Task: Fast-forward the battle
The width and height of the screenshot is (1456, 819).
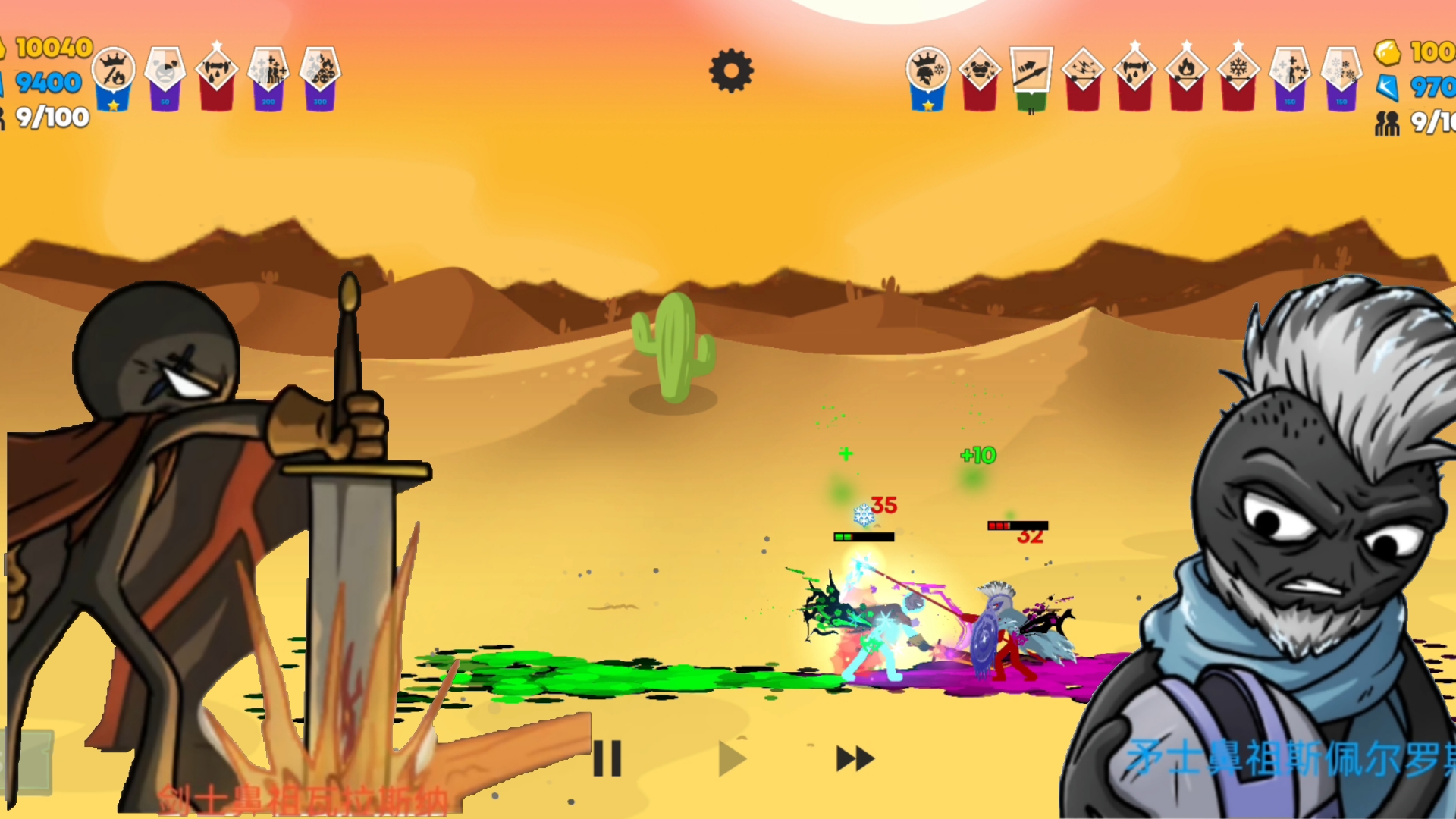Action: coord(855,758)
